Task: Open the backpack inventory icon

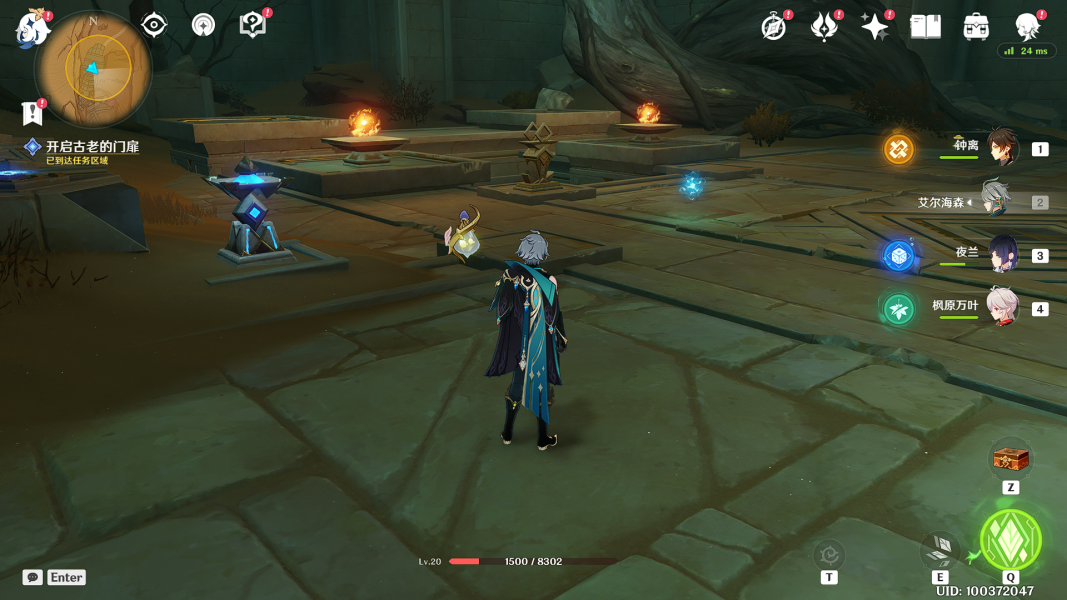Action: (x=976, y=27)
